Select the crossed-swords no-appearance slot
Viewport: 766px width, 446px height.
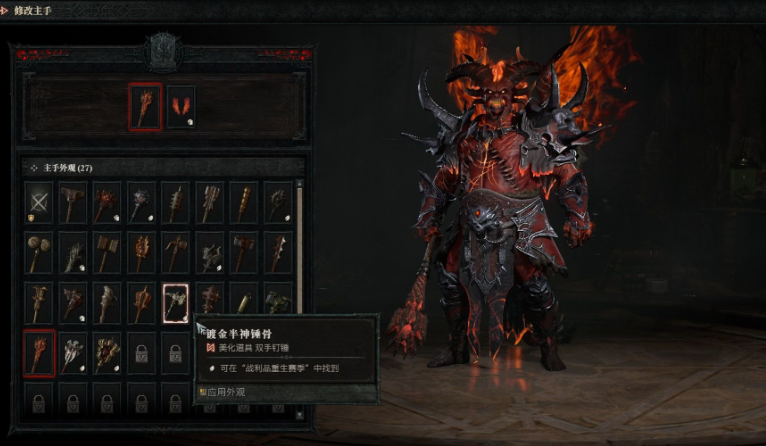click(x=39, y=200)
